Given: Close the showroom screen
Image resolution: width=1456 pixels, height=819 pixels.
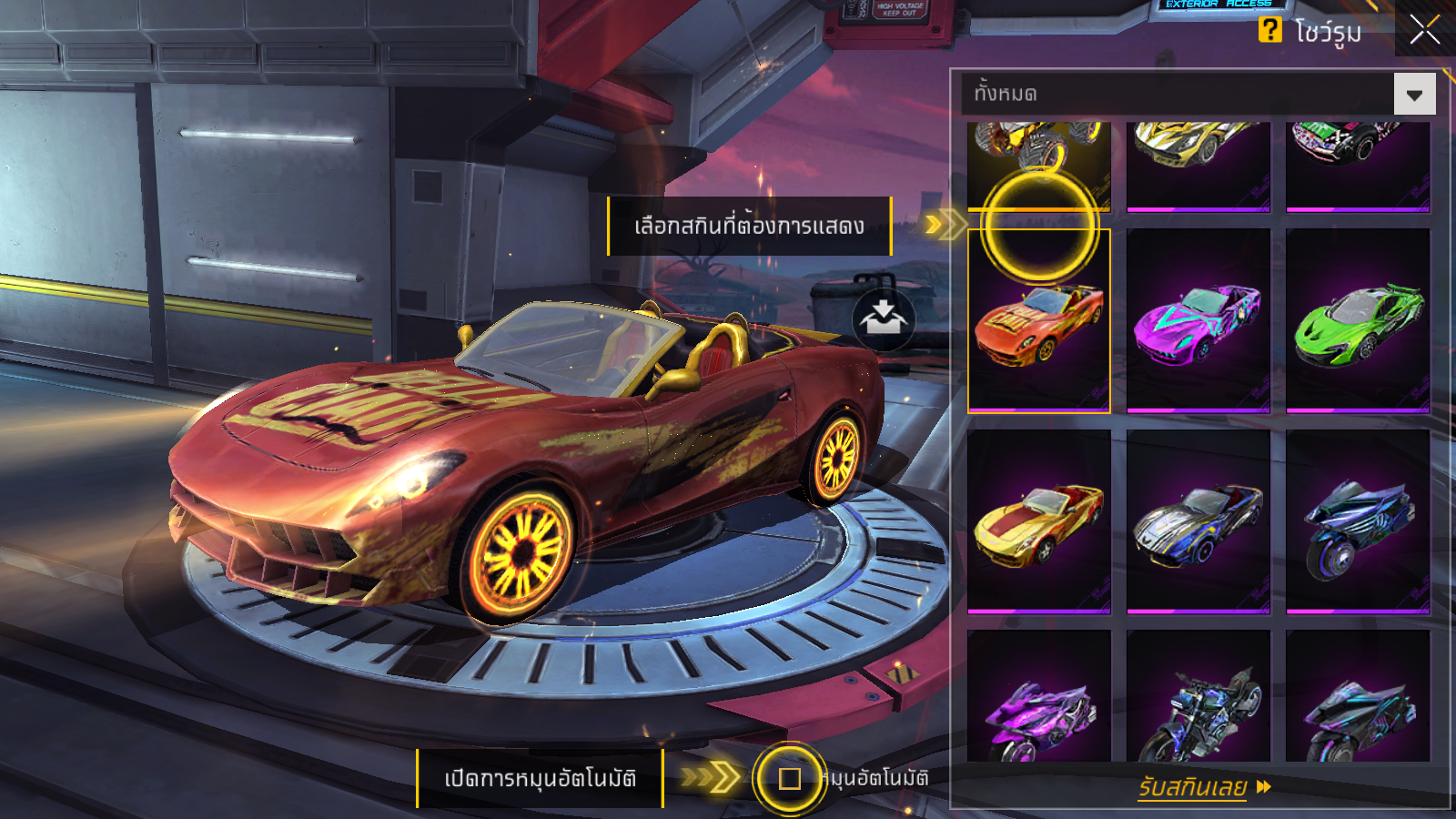Looking at the screenshot, I should point(1424,30).
